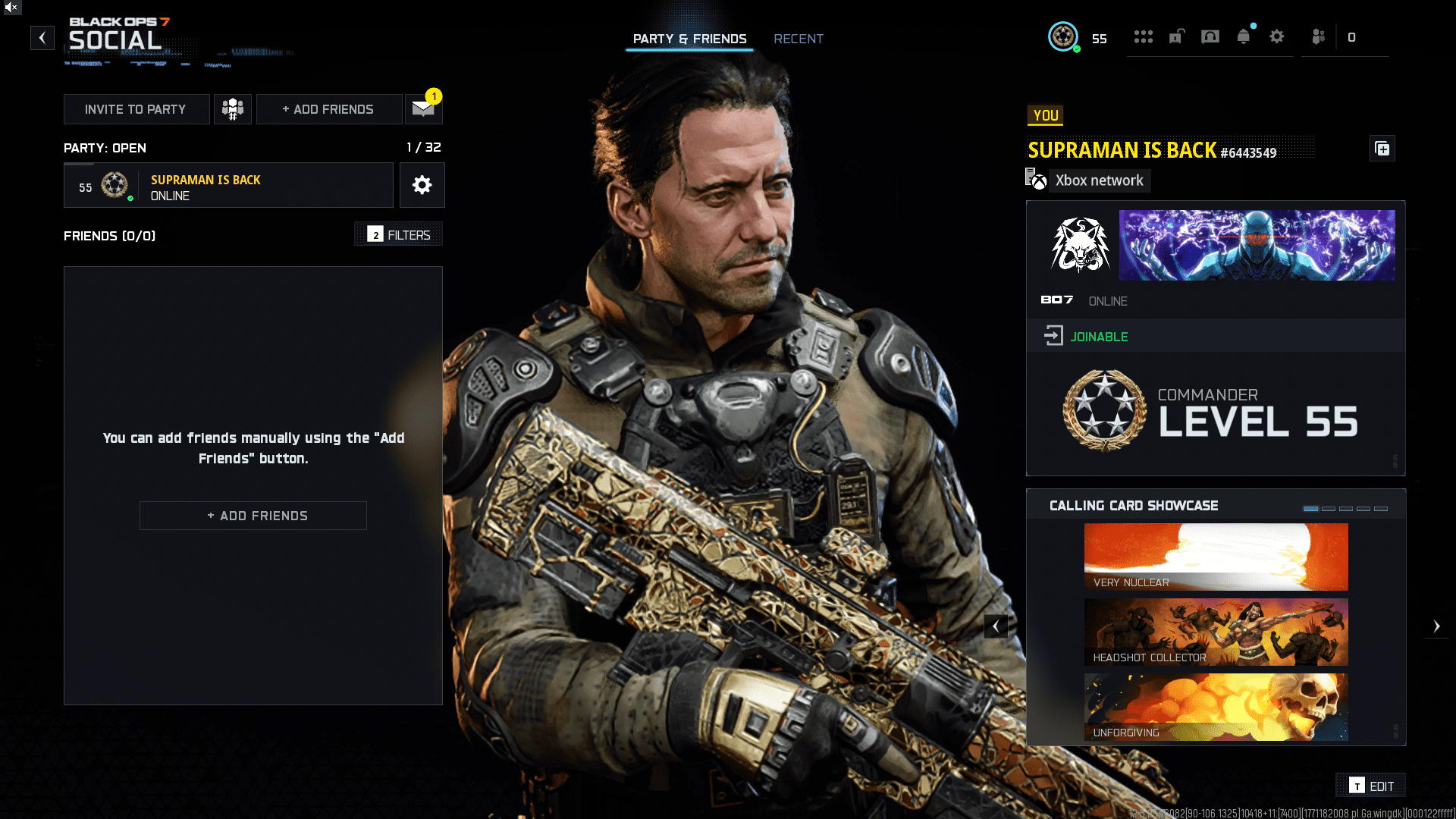
Task: Open the grid menu icon in top bar
Action: pyautogui.click(x=1143, y=37)
